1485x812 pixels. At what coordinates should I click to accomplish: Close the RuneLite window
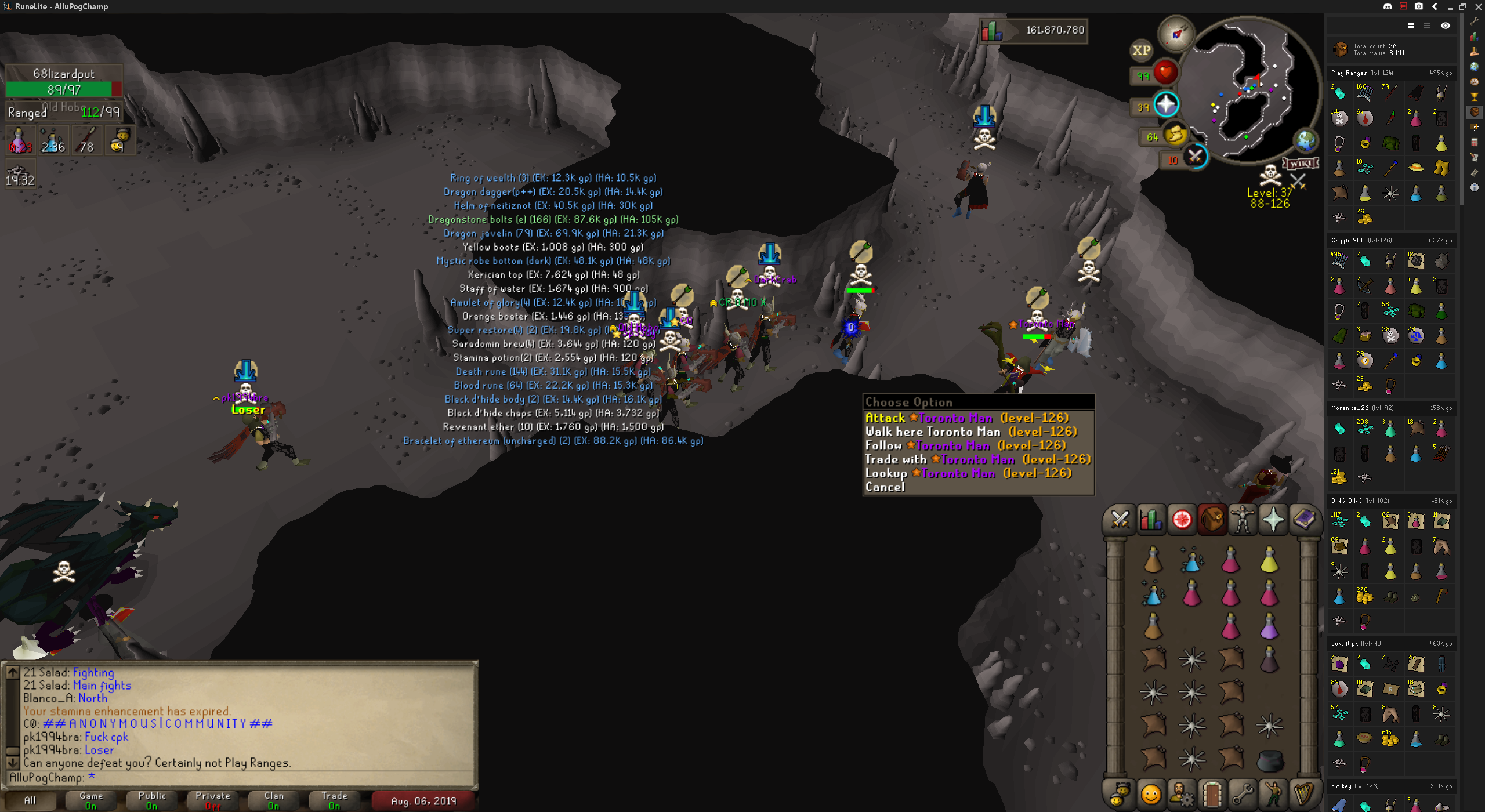pyautogui.click(x=1479, y=6)
